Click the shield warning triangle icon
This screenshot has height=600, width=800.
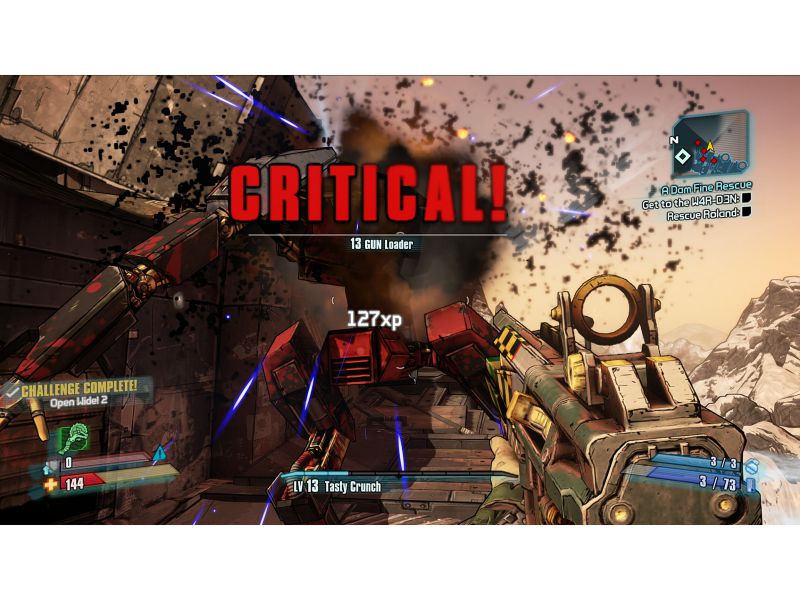157,454
